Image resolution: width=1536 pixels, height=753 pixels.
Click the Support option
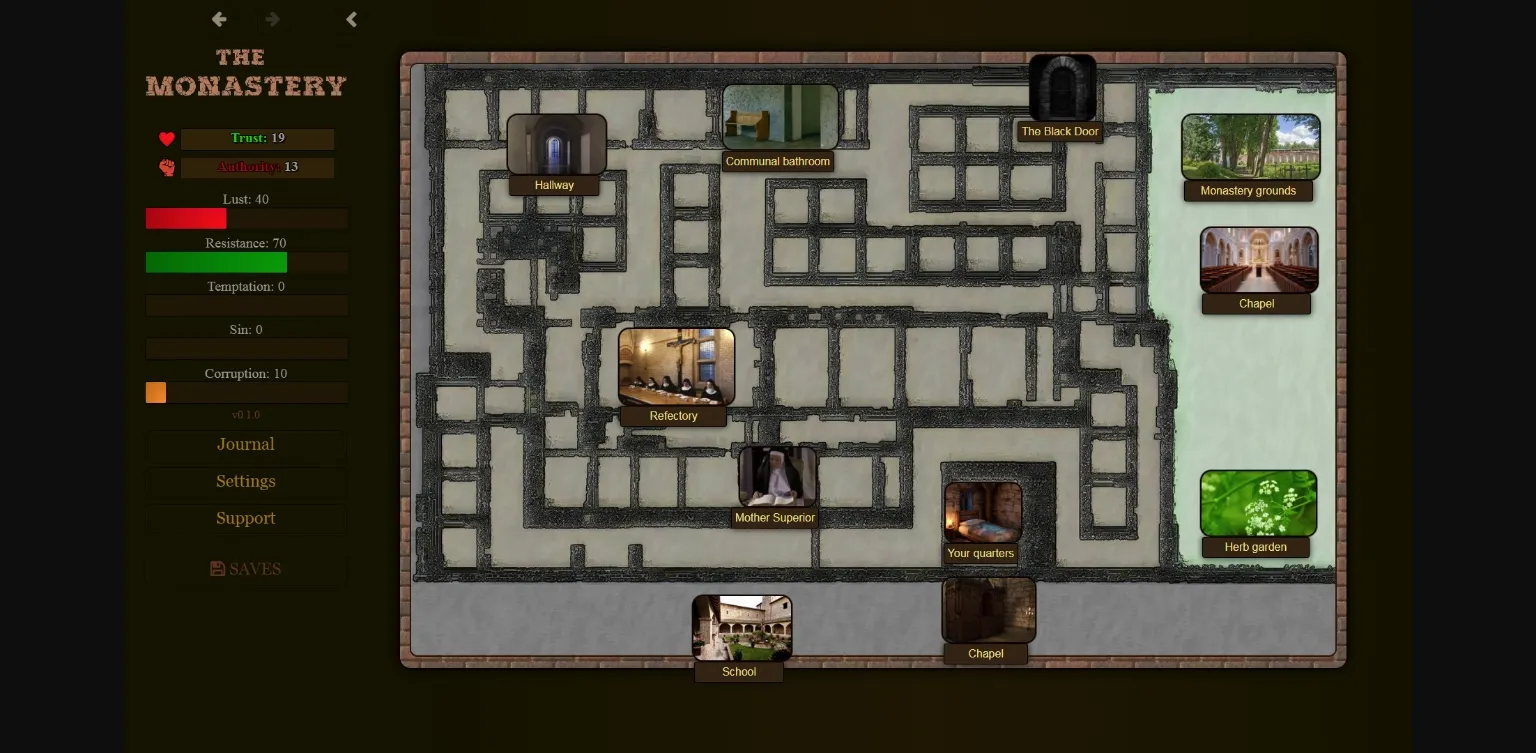(245, 518)
